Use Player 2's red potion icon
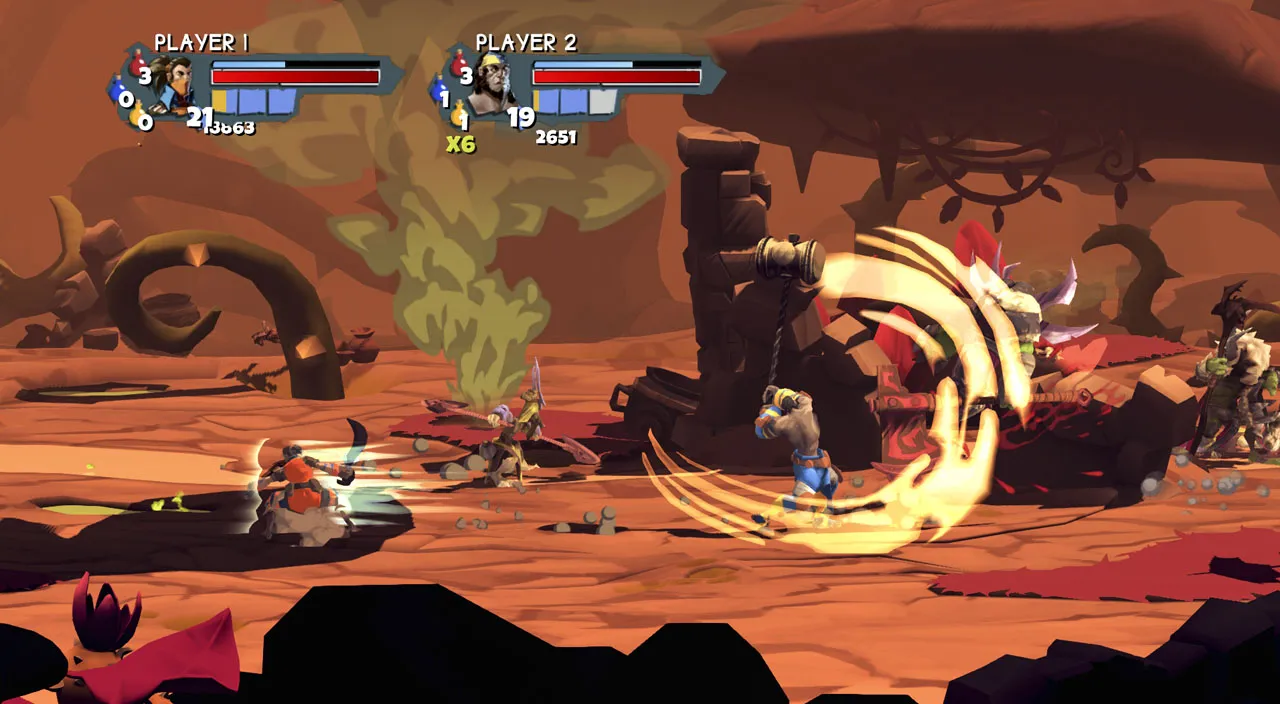The height and width of the screenshot is (704, 1280). point(461,67)
